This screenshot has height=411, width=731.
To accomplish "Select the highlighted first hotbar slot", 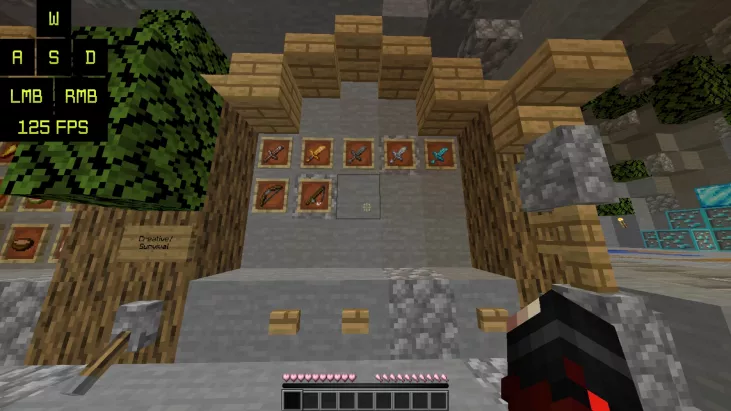I will (x=292, y=400).
